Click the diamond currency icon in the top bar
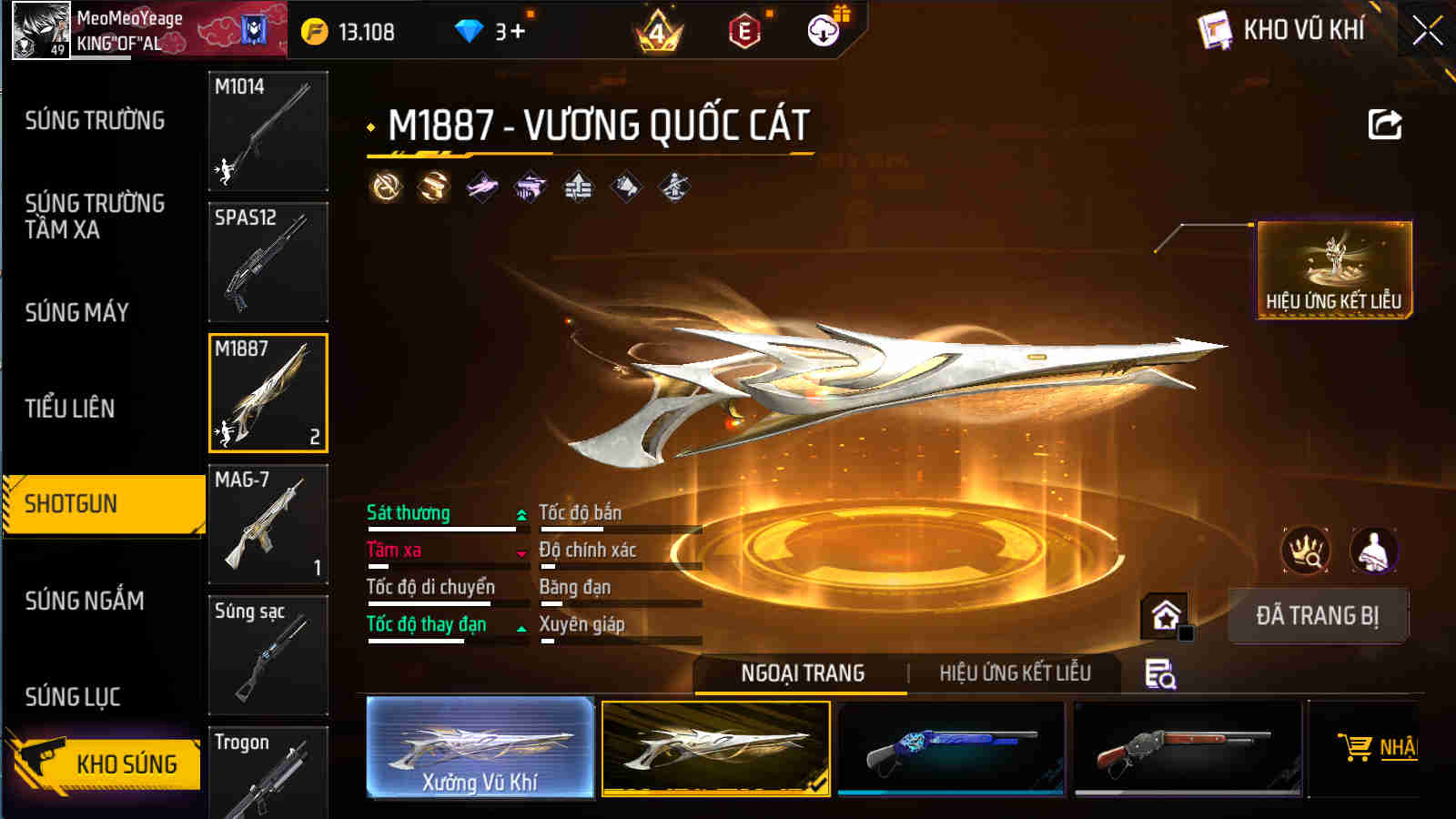The height and width of the screenshot is (819, 1456). [x=469, y=29]
